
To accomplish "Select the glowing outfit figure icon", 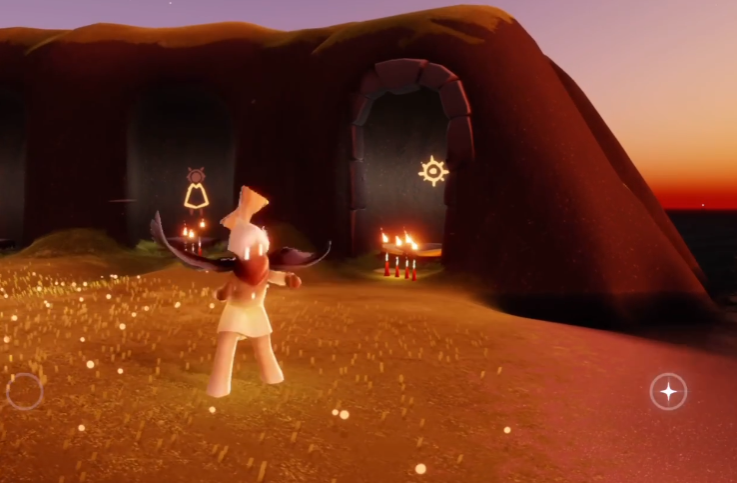I will [196, 190].
